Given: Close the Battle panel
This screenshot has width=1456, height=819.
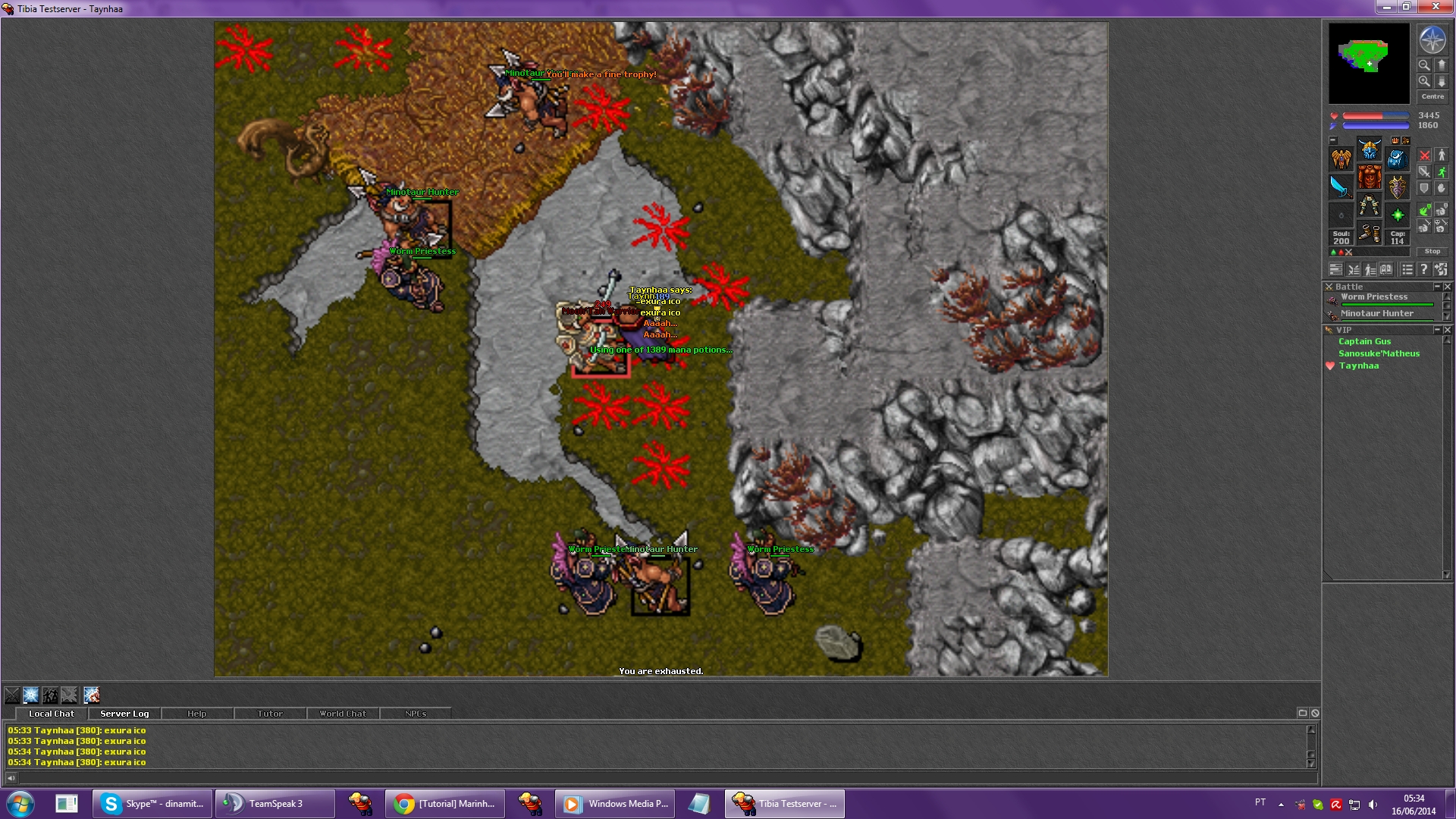Looking at the screenshot, I should coord(1448,287).
